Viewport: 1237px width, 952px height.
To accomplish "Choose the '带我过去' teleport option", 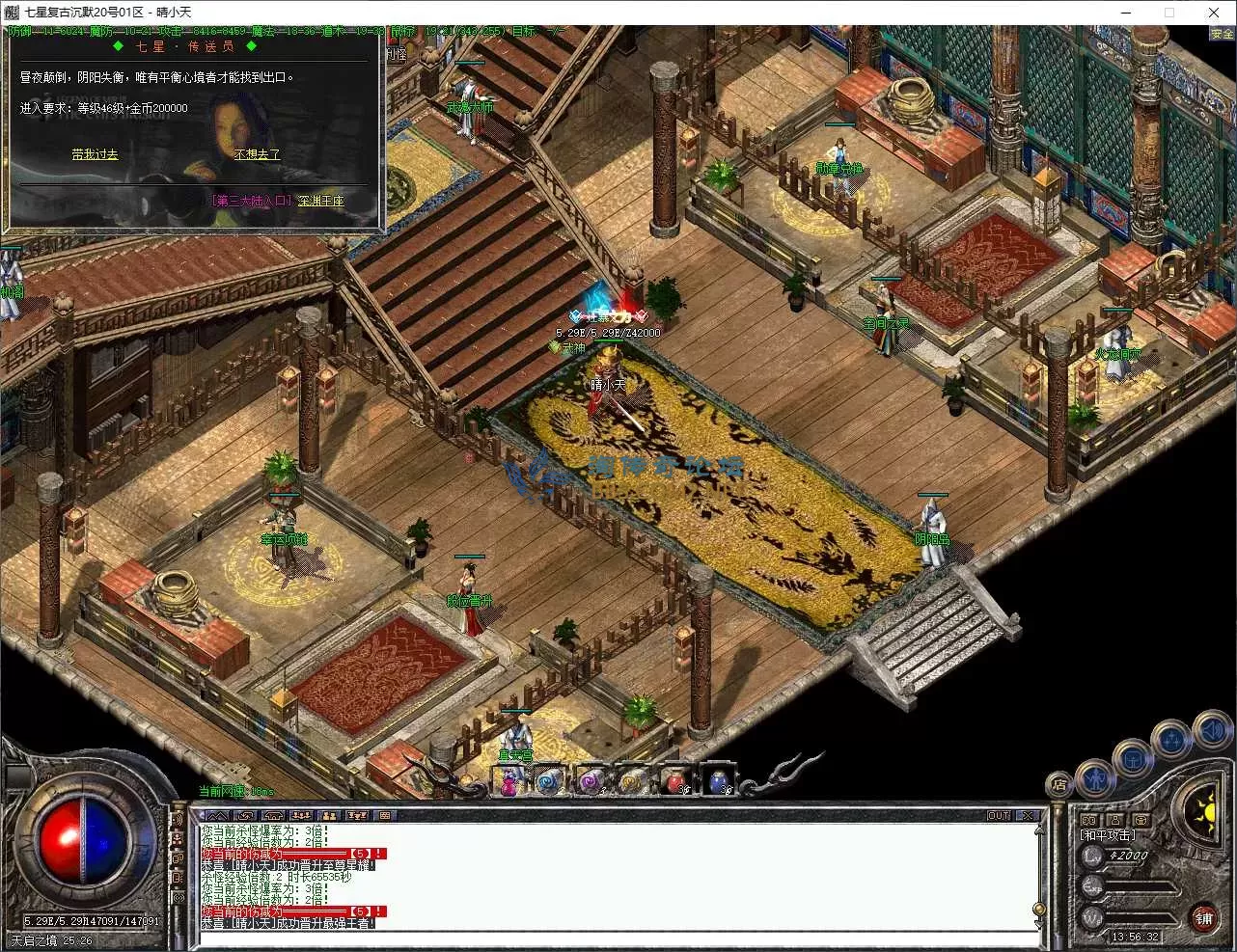I will [x=95, y=154].
